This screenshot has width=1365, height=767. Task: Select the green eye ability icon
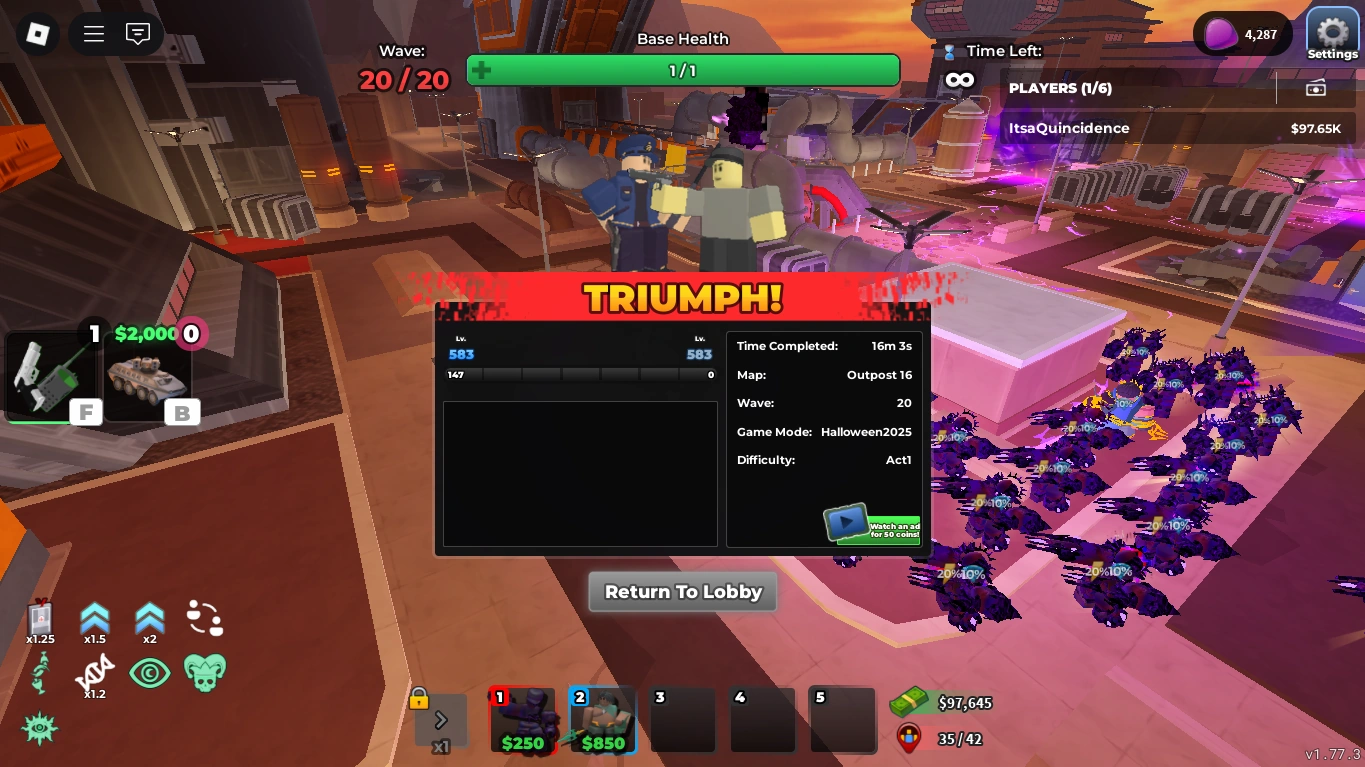(x=150, y=673)
